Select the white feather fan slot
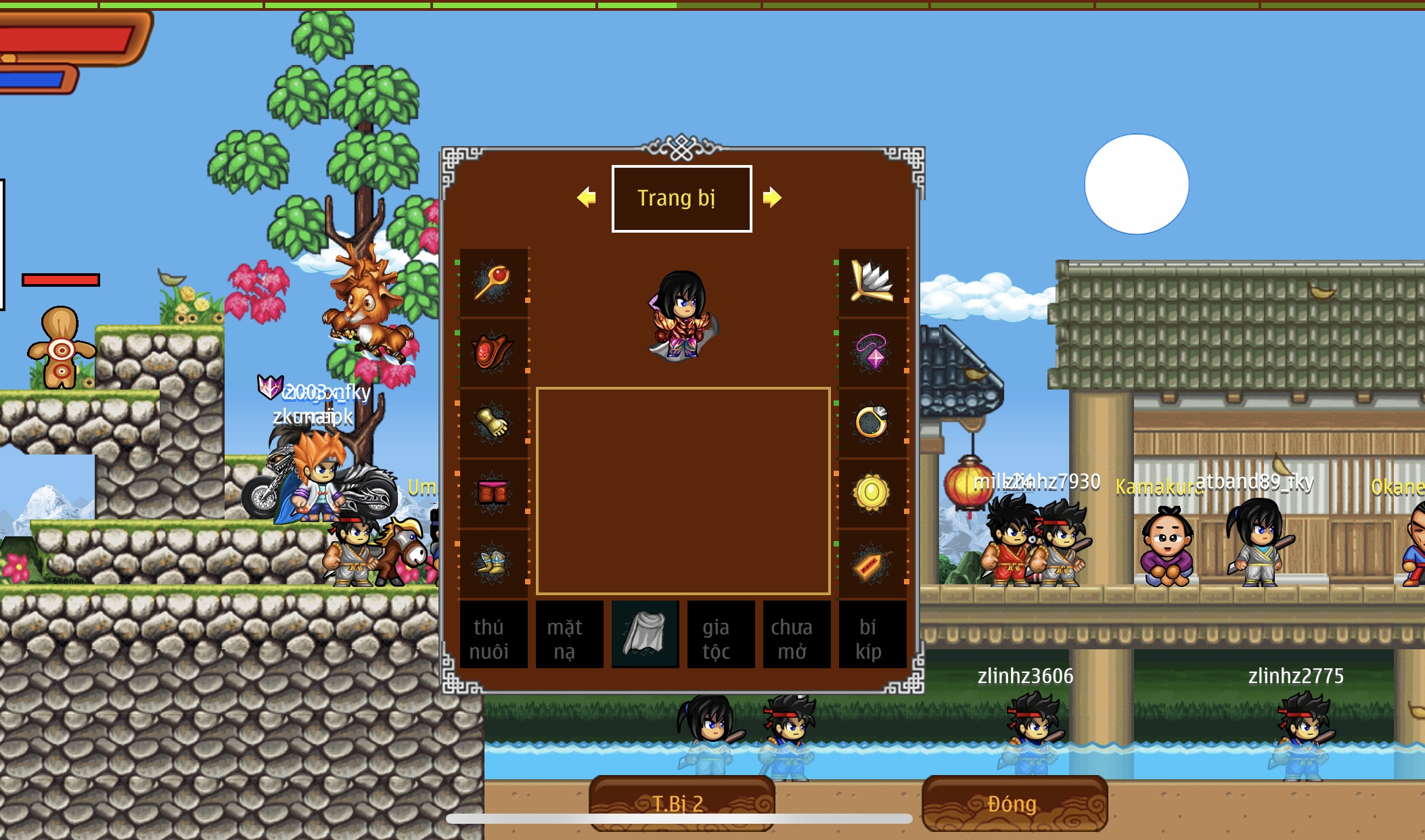This screenshot has width=1425, height=840. tap(872, 282)
